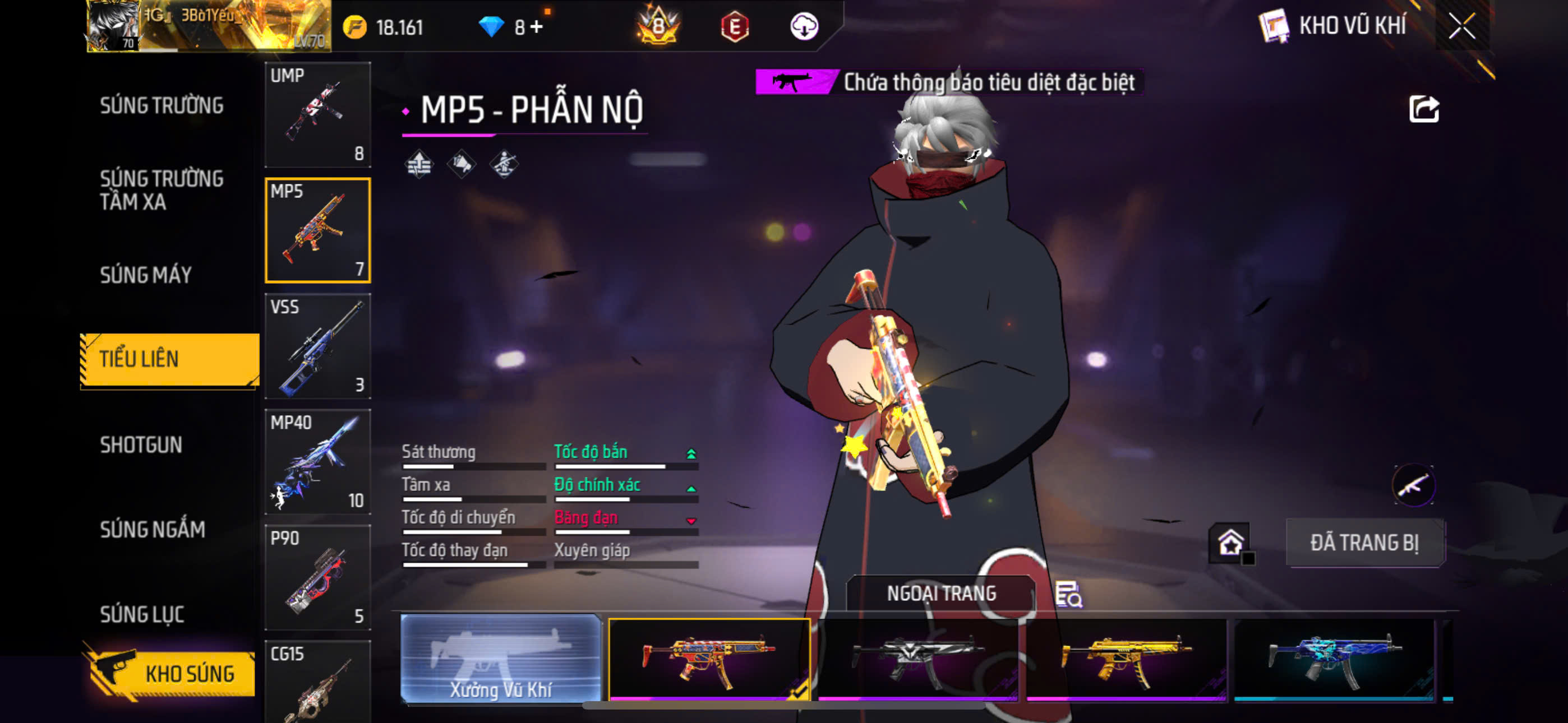Choose the VSS weapon tile
Screen dimensions: 1568x723
coord(318,346)
